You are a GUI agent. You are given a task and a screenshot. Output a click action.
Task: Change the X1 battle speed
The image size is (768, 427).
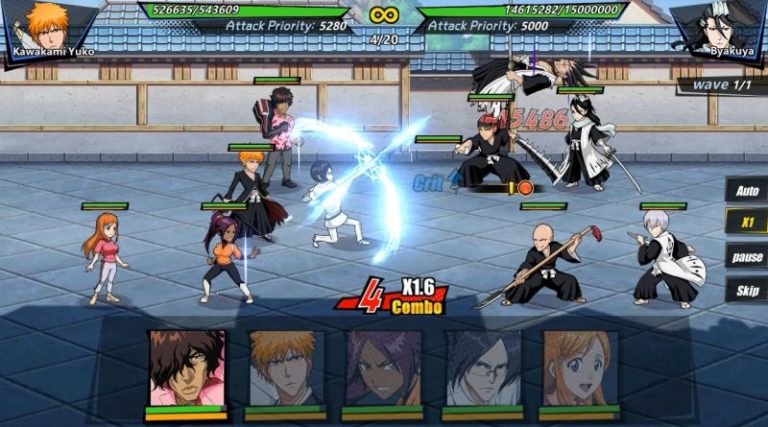(746, 222)
